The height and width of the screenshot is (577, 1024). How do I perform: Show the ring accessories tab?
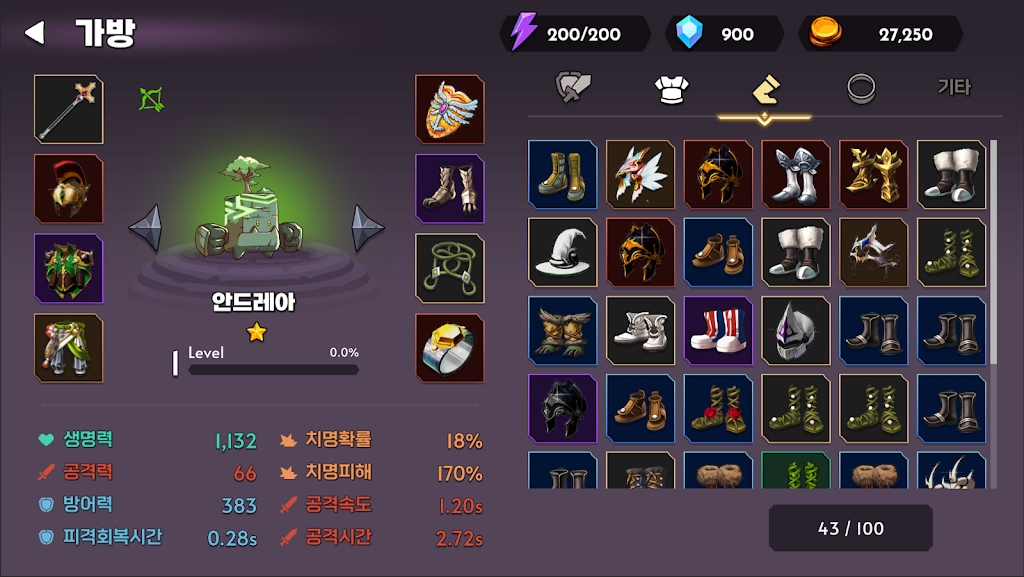(861, 88)
